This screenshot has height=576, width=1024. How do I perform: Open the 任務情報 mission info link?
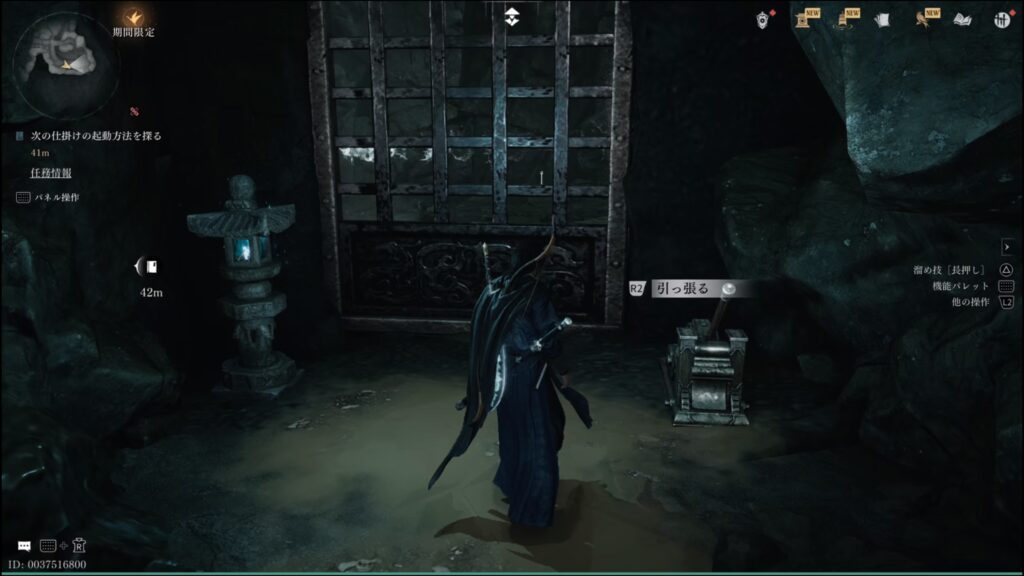click(x=50, y=173)
